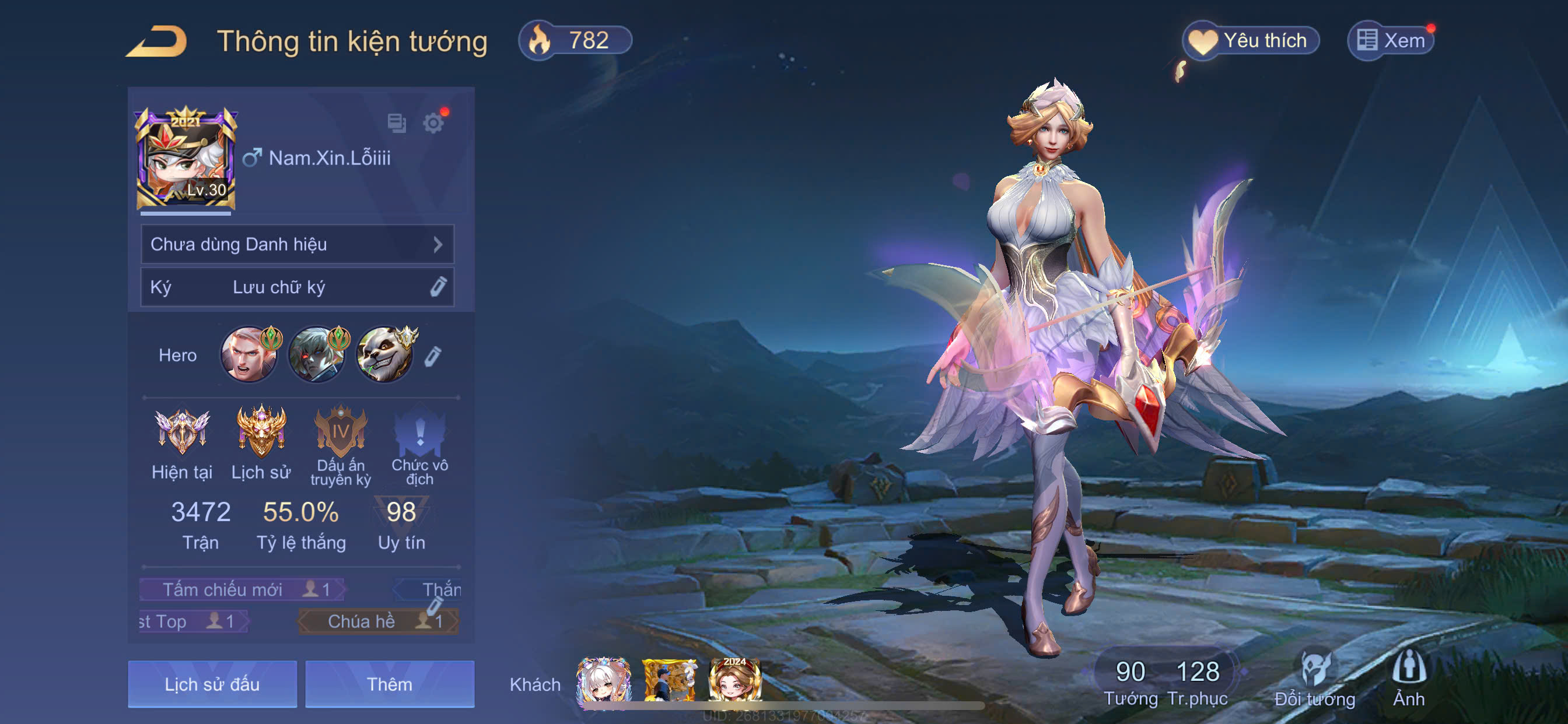The image size is (1568, 724).
Task: Edit featured heroes with the pencil icon
Action: [432, 357]
